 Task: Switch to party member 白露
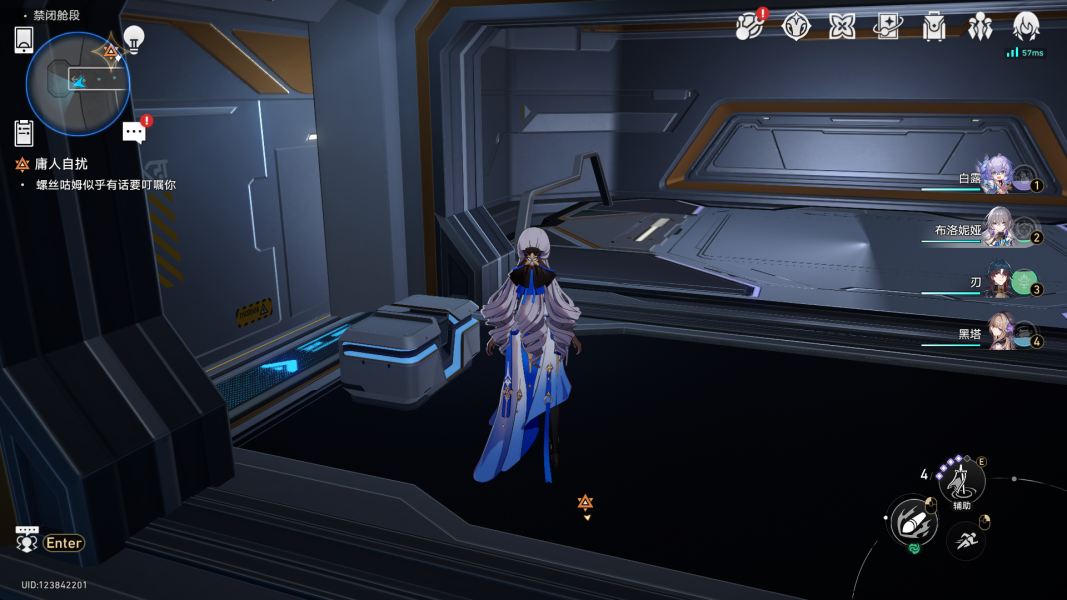[996, 176]
